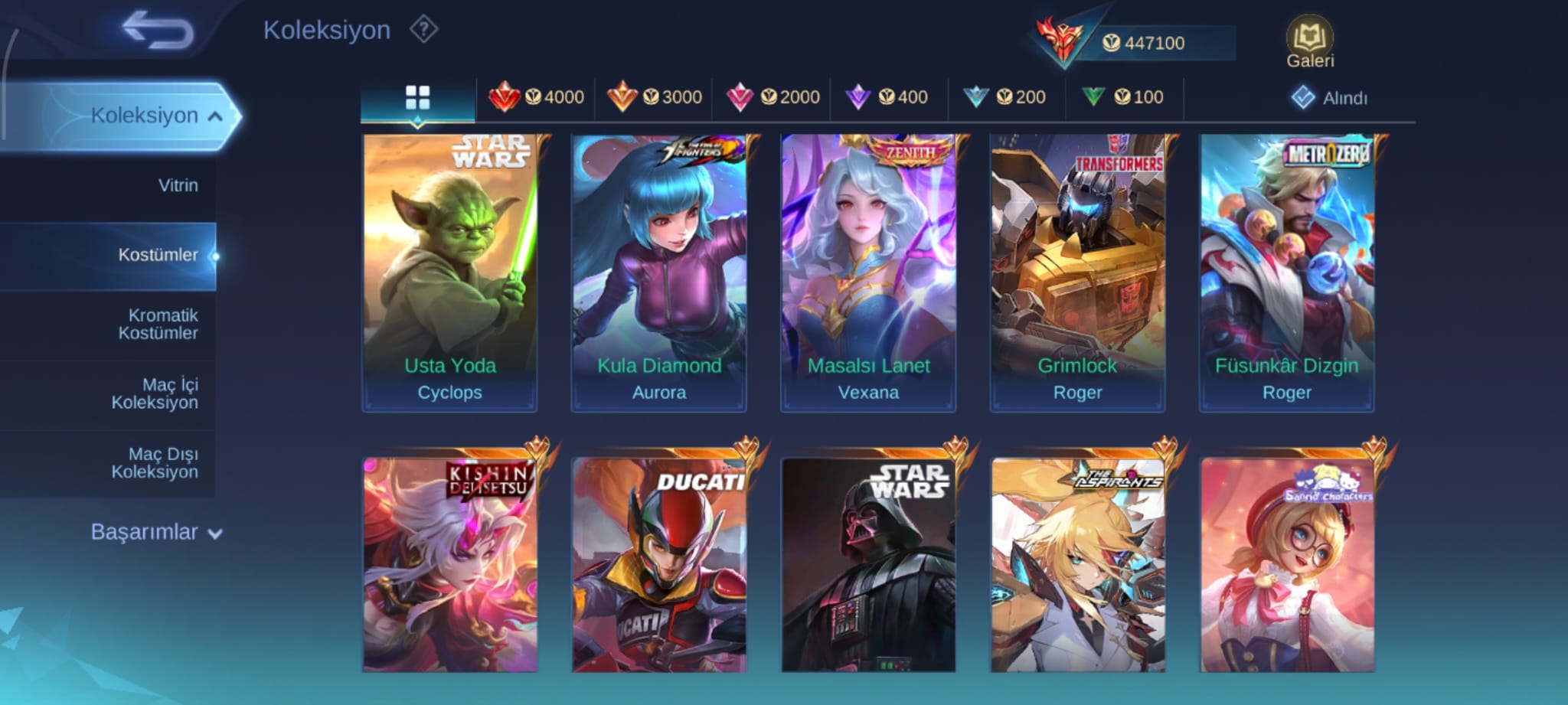Open the Vitrin menu entry

click(x=178, y=185)
